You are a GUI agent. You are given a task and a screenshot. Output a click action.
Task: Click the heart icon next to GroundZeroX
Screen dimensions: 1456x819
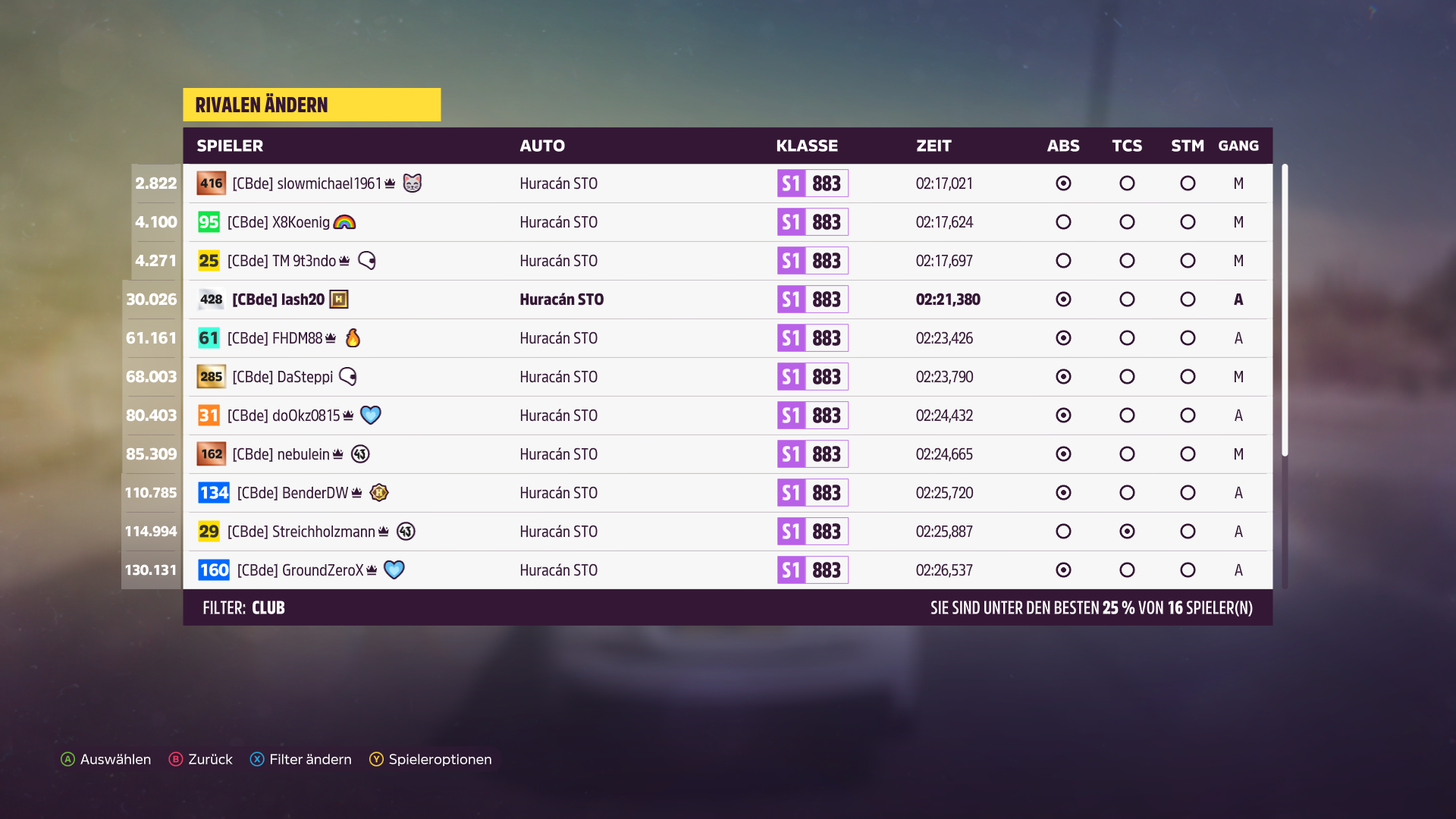click(391, 570)
